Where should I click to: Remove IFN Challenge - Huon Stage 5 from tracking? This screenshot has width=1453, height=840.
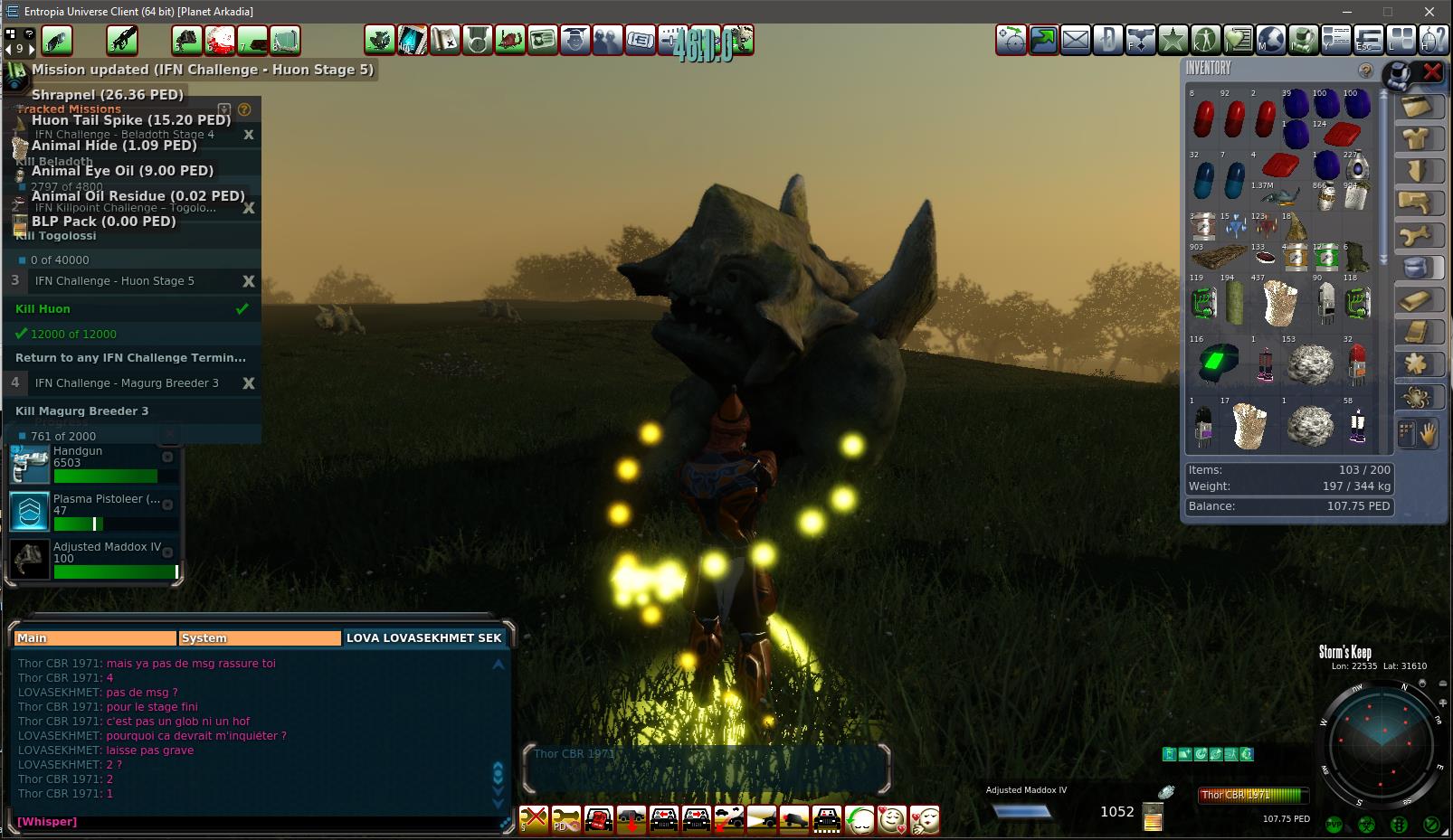(249, 281)
